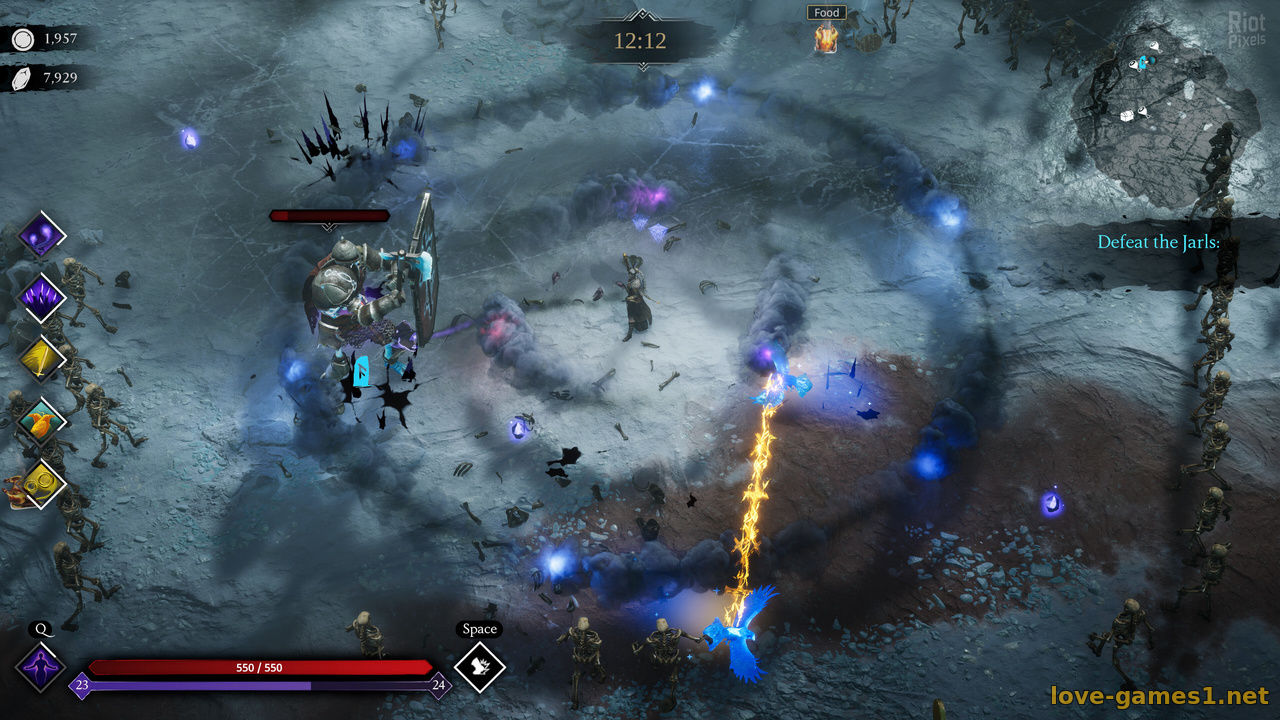The width and height of the screenshot is (1280, 720).
Task: Trigger the white dash ability icon
Action: tap(479, 667)
